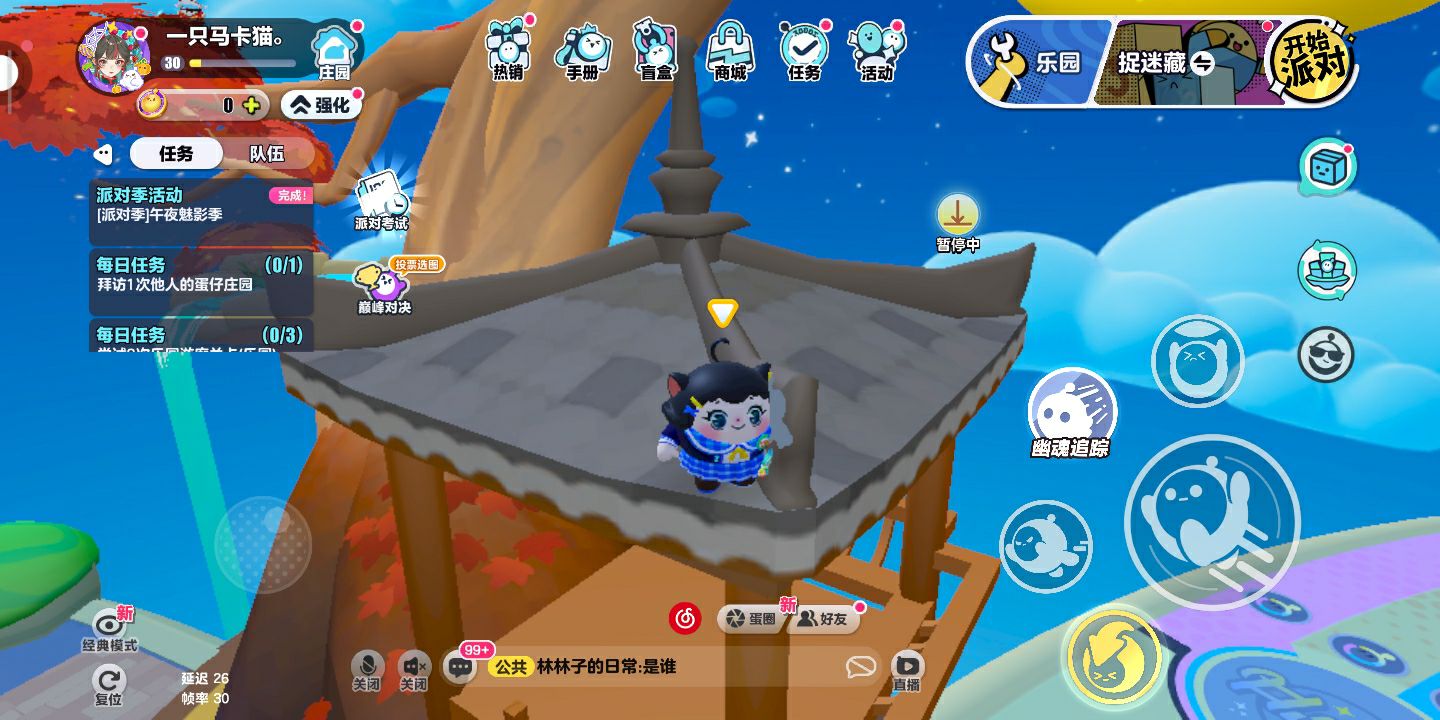The width and height of the screenshot is (1440, 720).
Task: Open the 巅峰对决 voting event
Action: click(384, 287)
